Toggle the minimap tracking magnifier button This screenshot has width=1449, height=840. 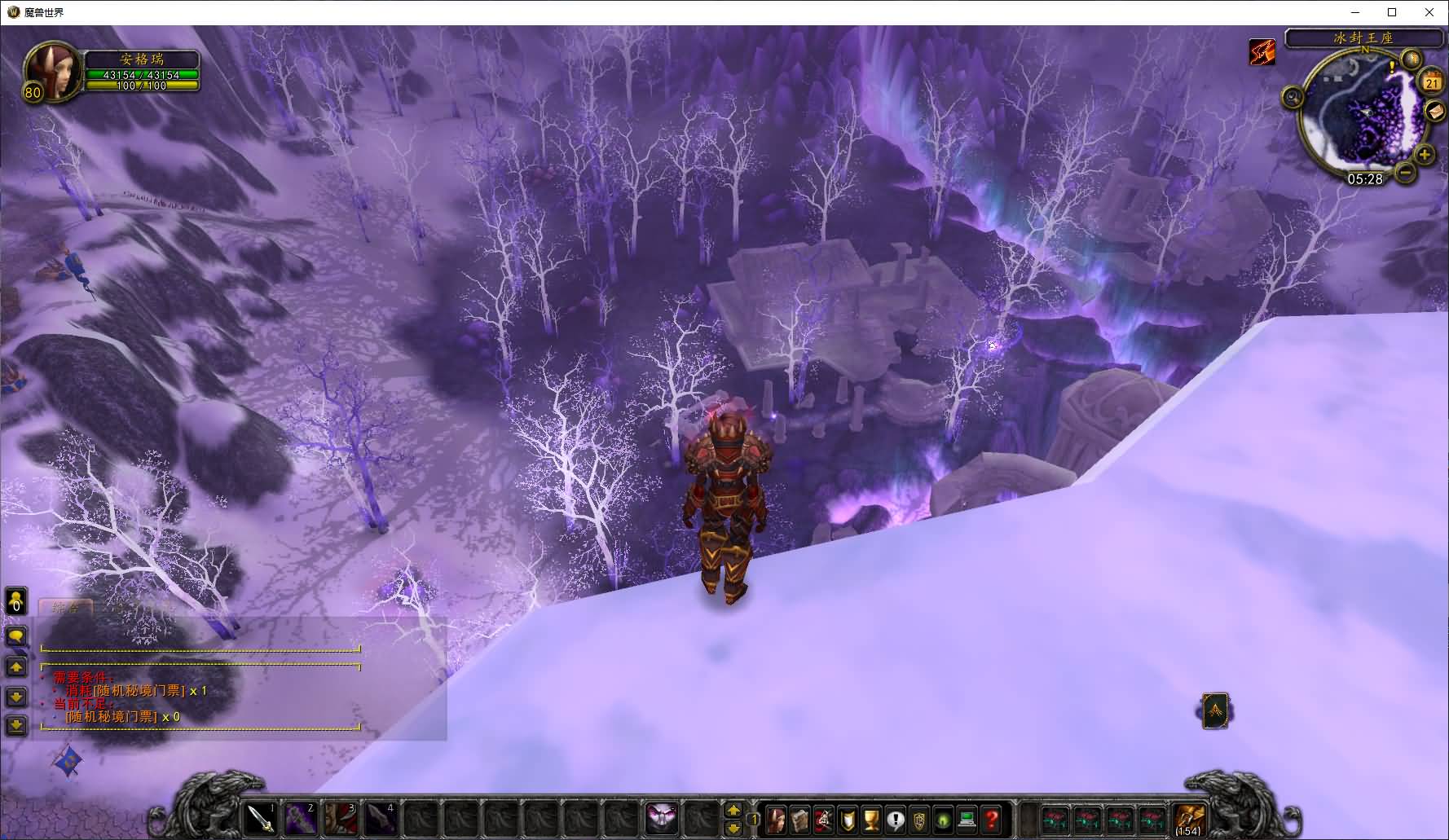point(1293,99)
